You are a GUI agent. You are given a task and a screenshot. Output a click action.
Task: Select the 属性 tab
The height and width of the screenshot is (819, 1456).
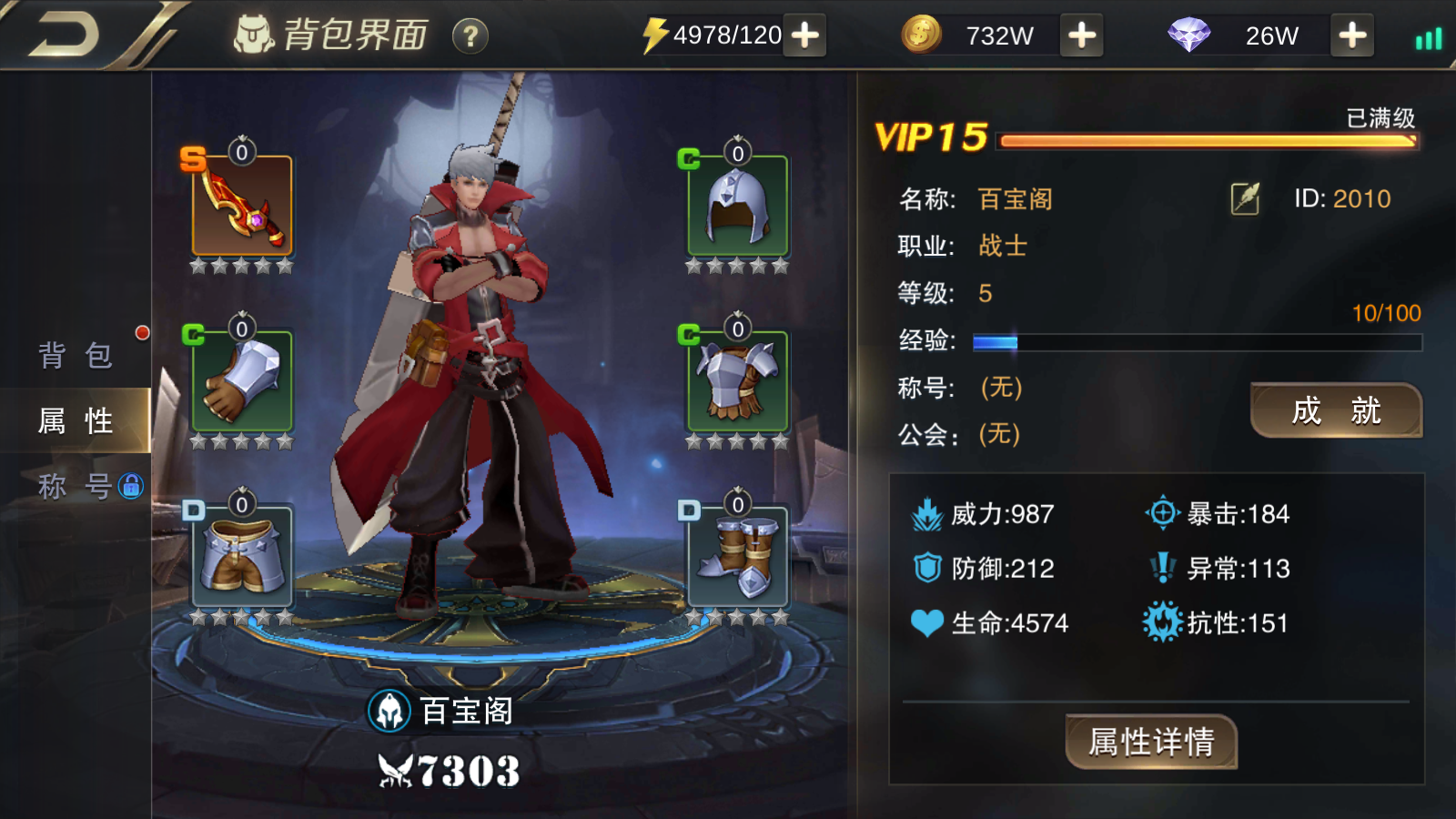tap(76, 420)
